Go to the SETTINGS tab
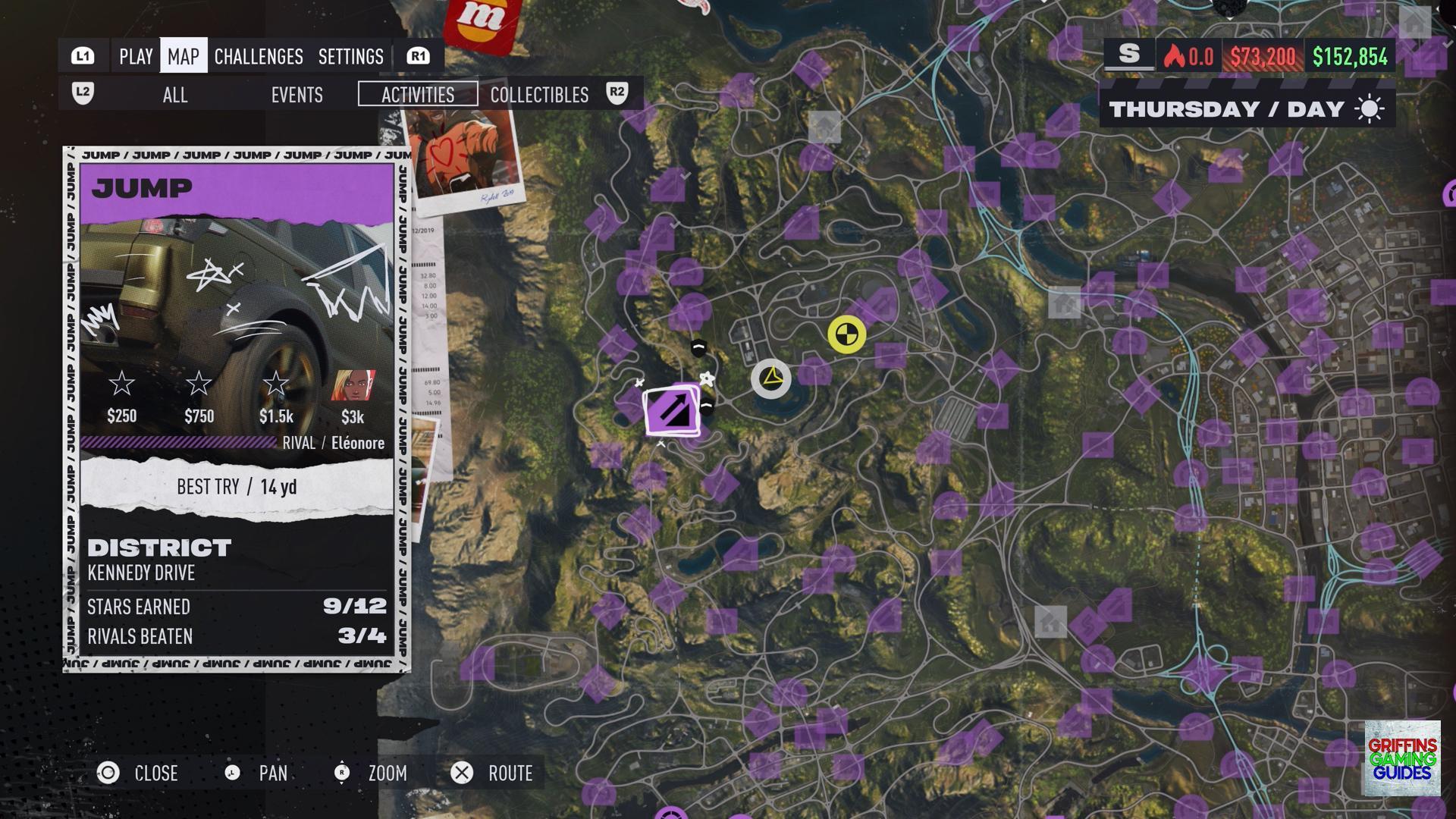 (x=350, y=57)
